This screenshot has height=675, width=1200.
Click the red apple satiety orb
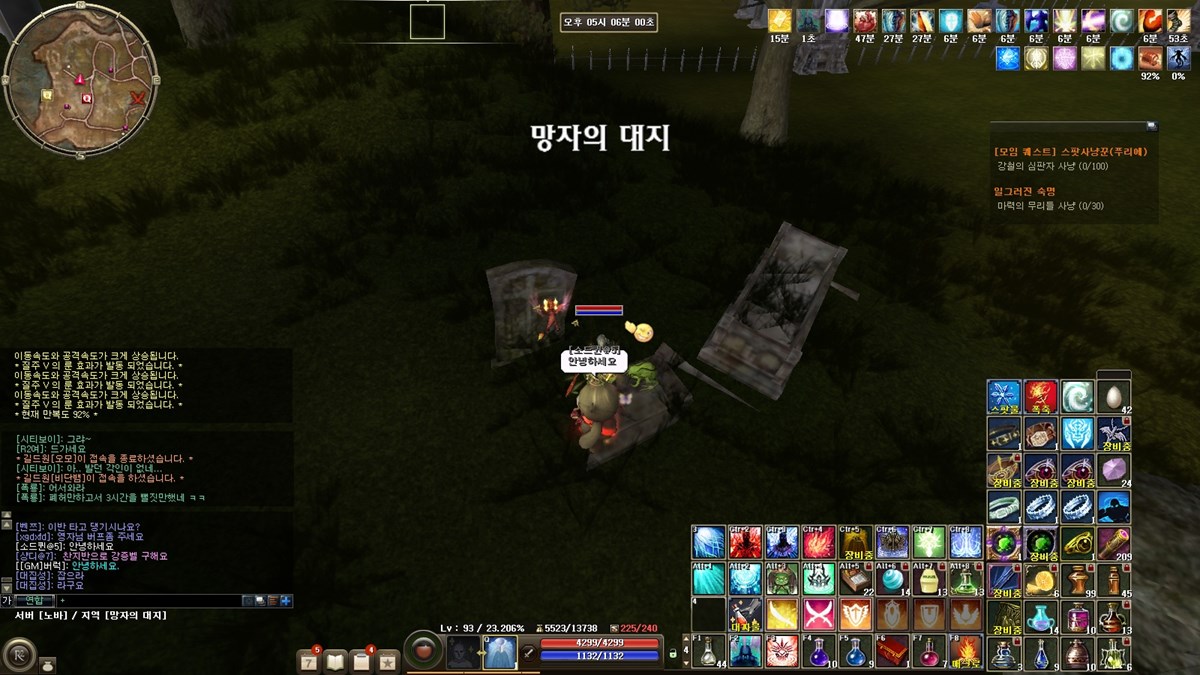pyautogui.click(x=424, y=651)
